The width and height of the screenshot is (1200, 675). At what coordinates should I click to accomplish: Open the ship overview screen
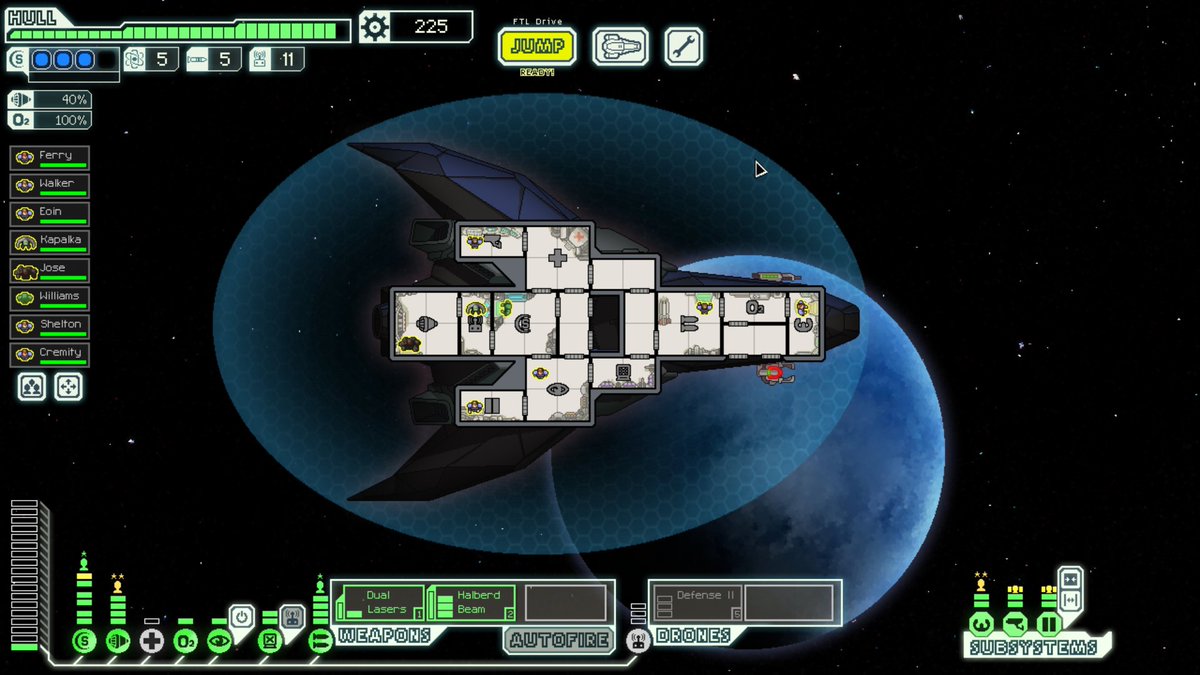620,46
